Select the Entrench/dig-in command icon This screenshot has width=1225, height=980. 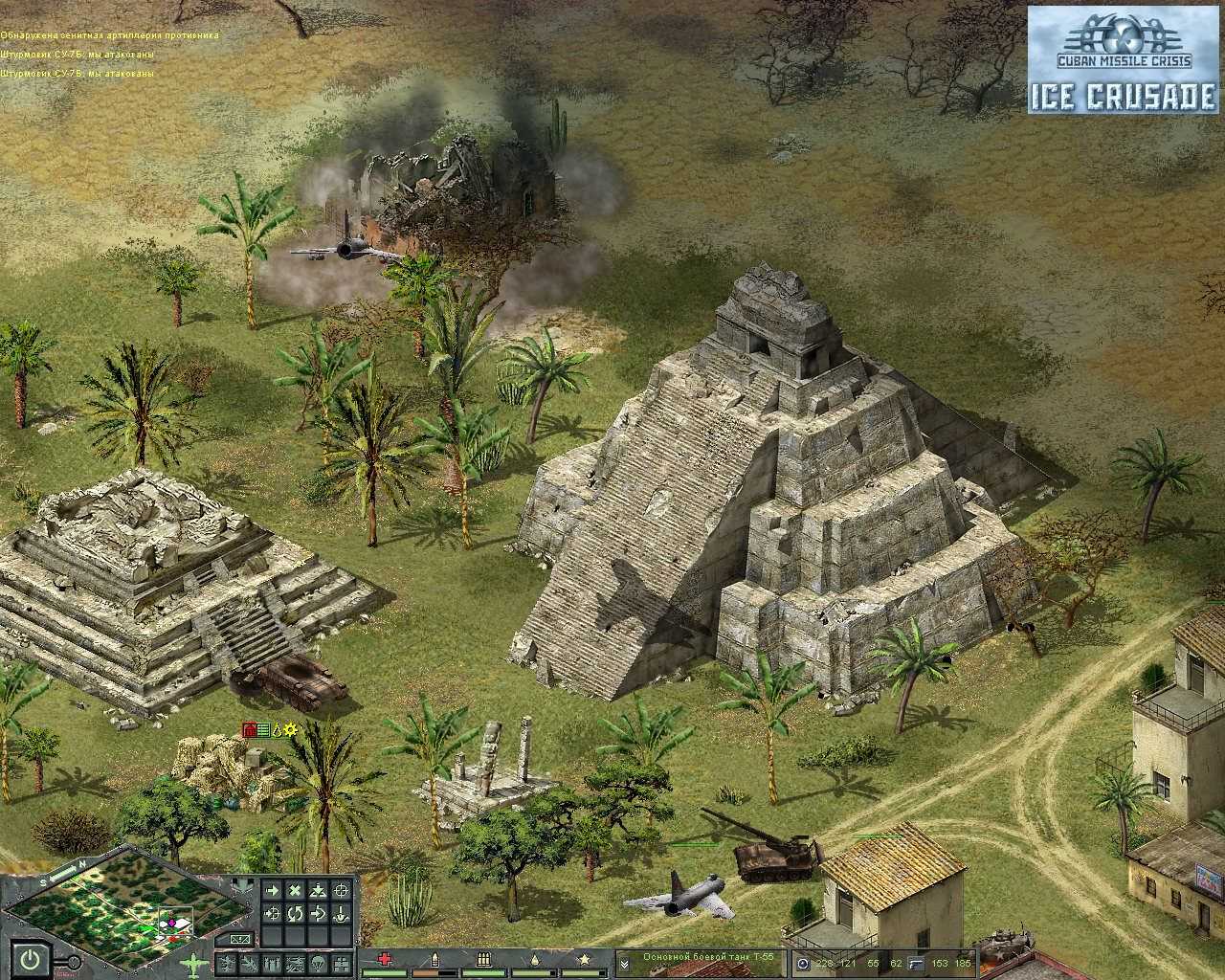tap(341, 915)
